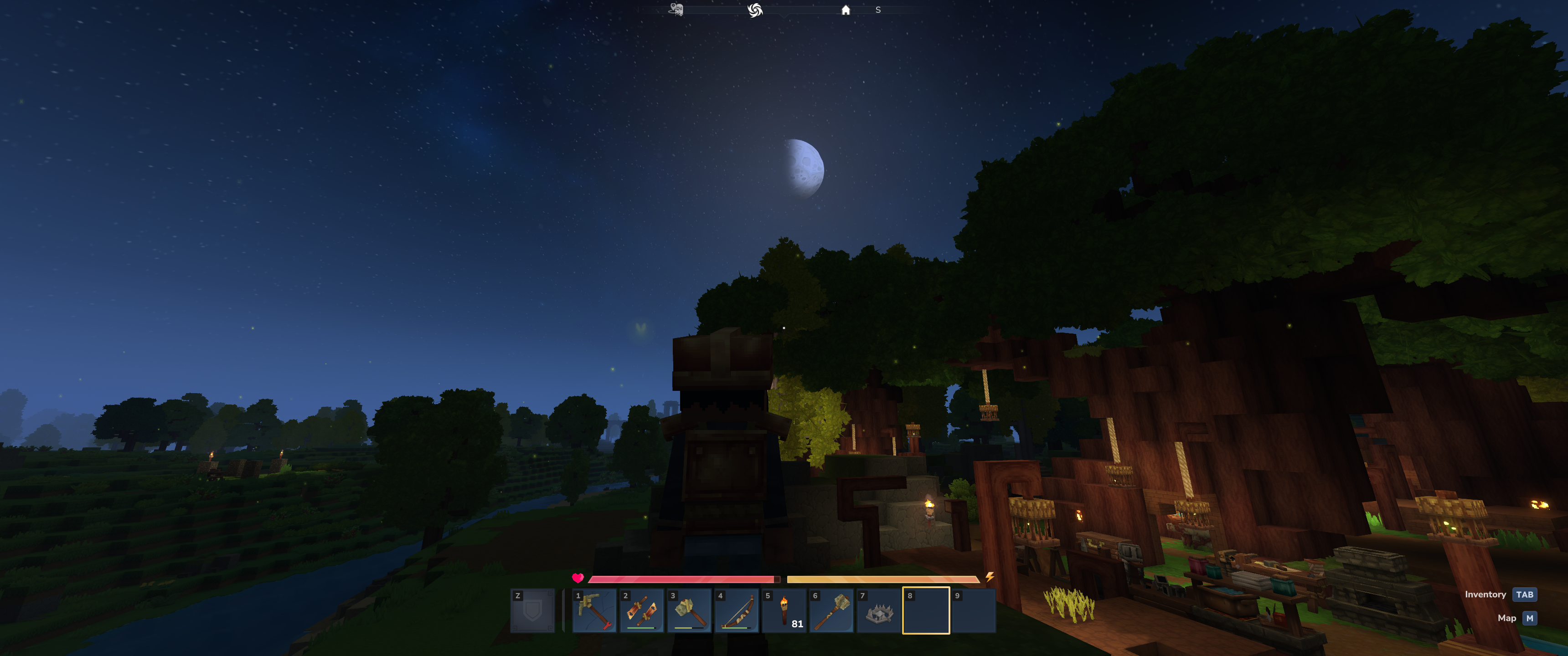Select the spike trap in slot 7
The width and height of the screenshot is (1568, 656).
[879, 611]
